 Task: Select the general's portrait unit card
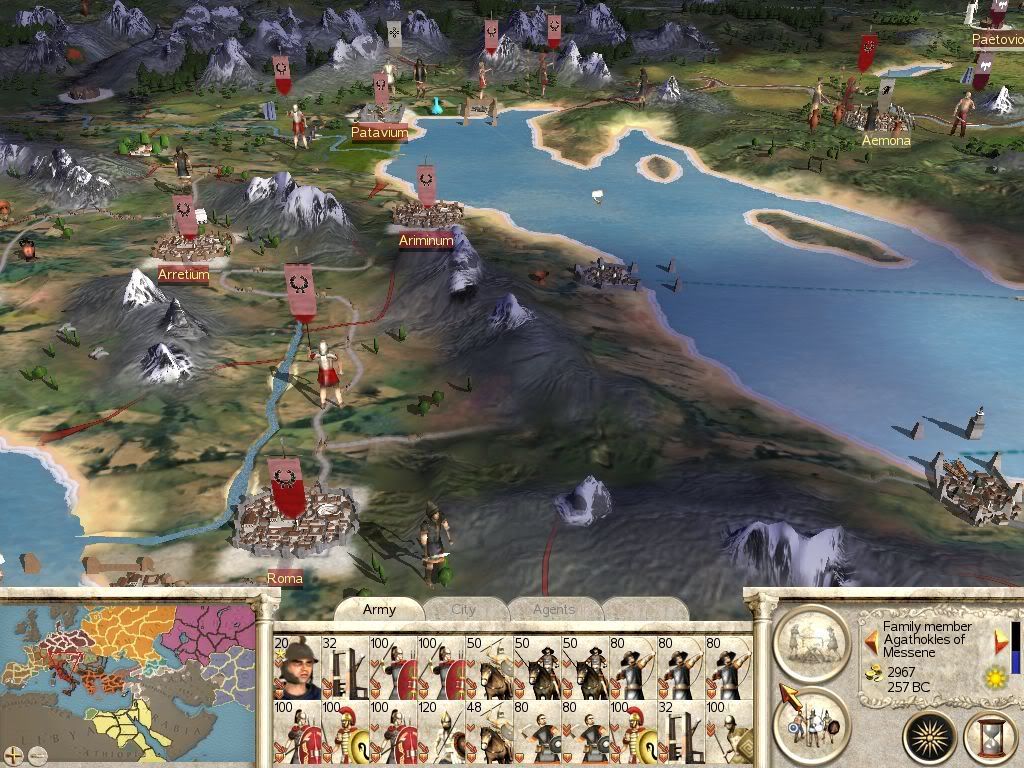(296, 667)
